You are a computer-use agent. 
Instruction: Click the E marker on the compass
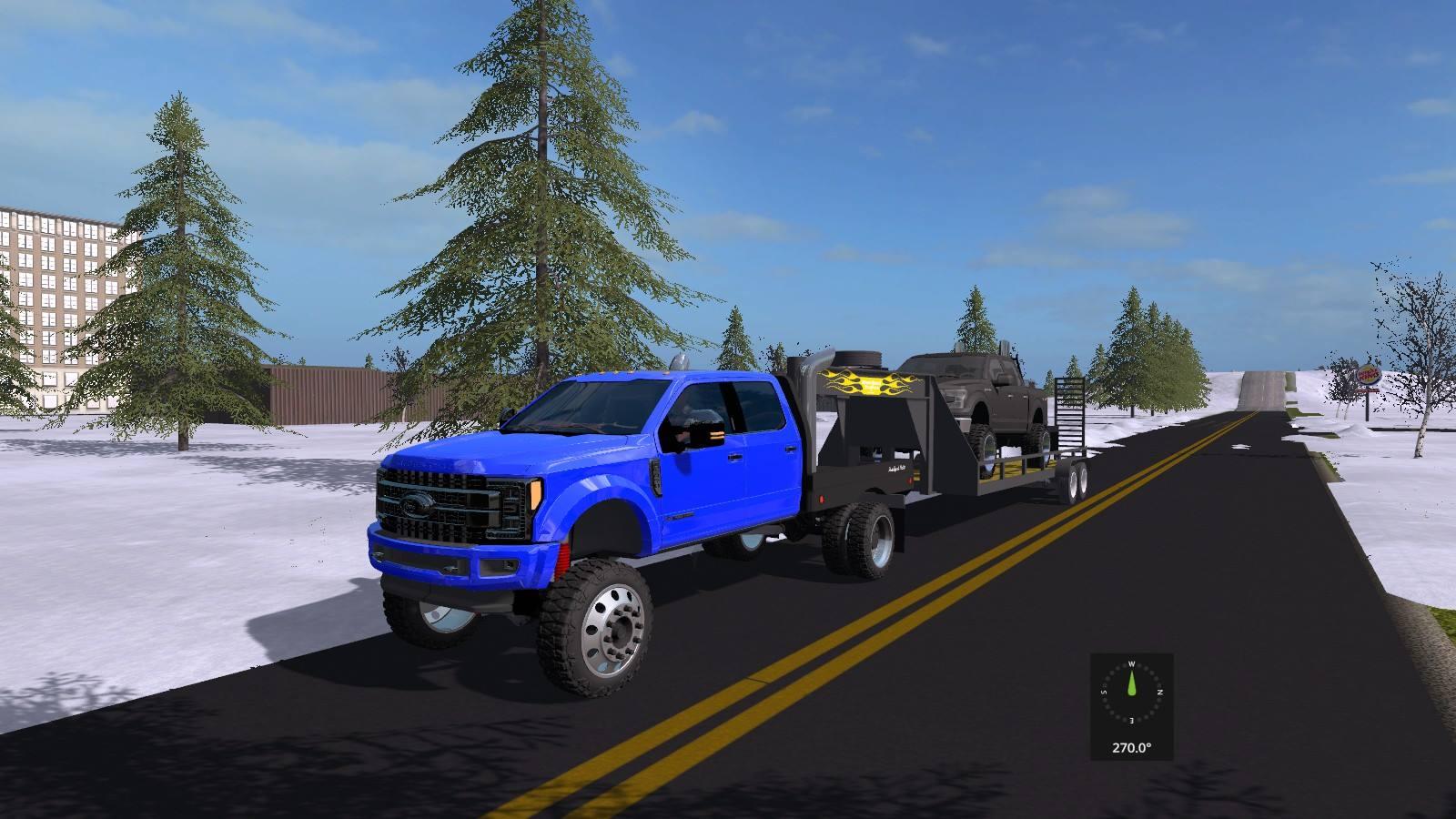(1132, 720)
